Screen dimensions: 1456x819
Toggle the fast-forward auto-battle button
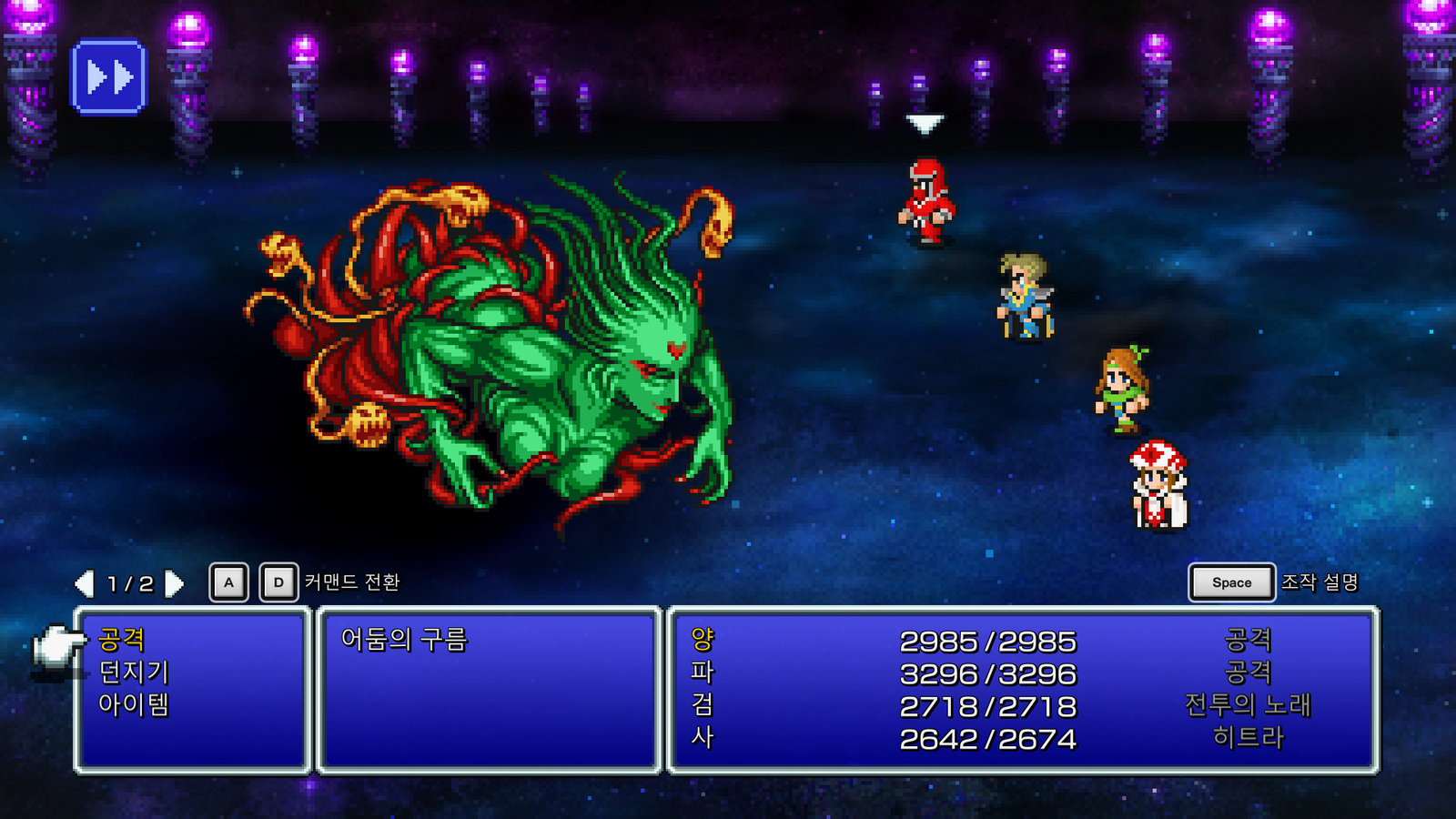coord(108,77)
